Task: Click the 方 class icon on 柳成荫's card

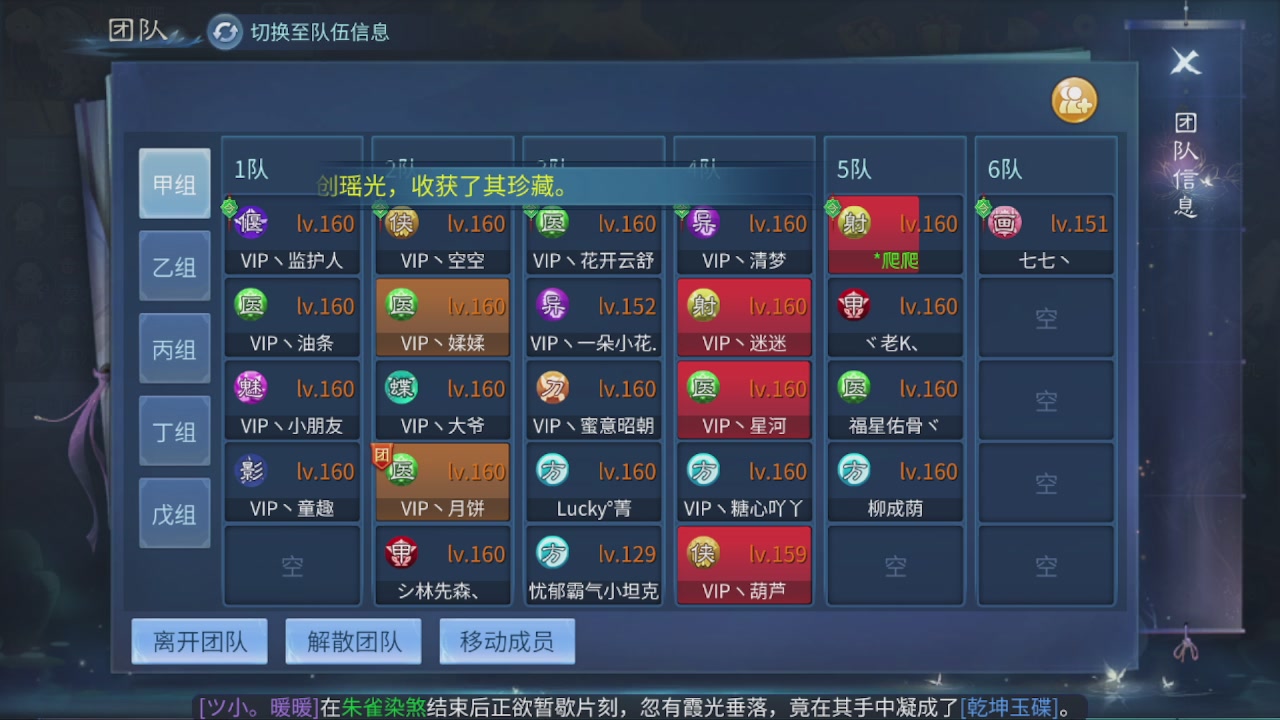Action: coord(855,470)
